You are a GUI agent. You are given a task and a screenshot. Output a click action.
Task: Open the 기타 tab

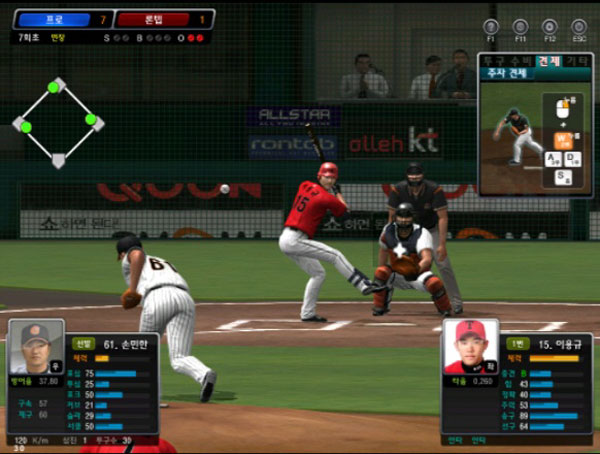pyautogui.click(x=576, y=61)
